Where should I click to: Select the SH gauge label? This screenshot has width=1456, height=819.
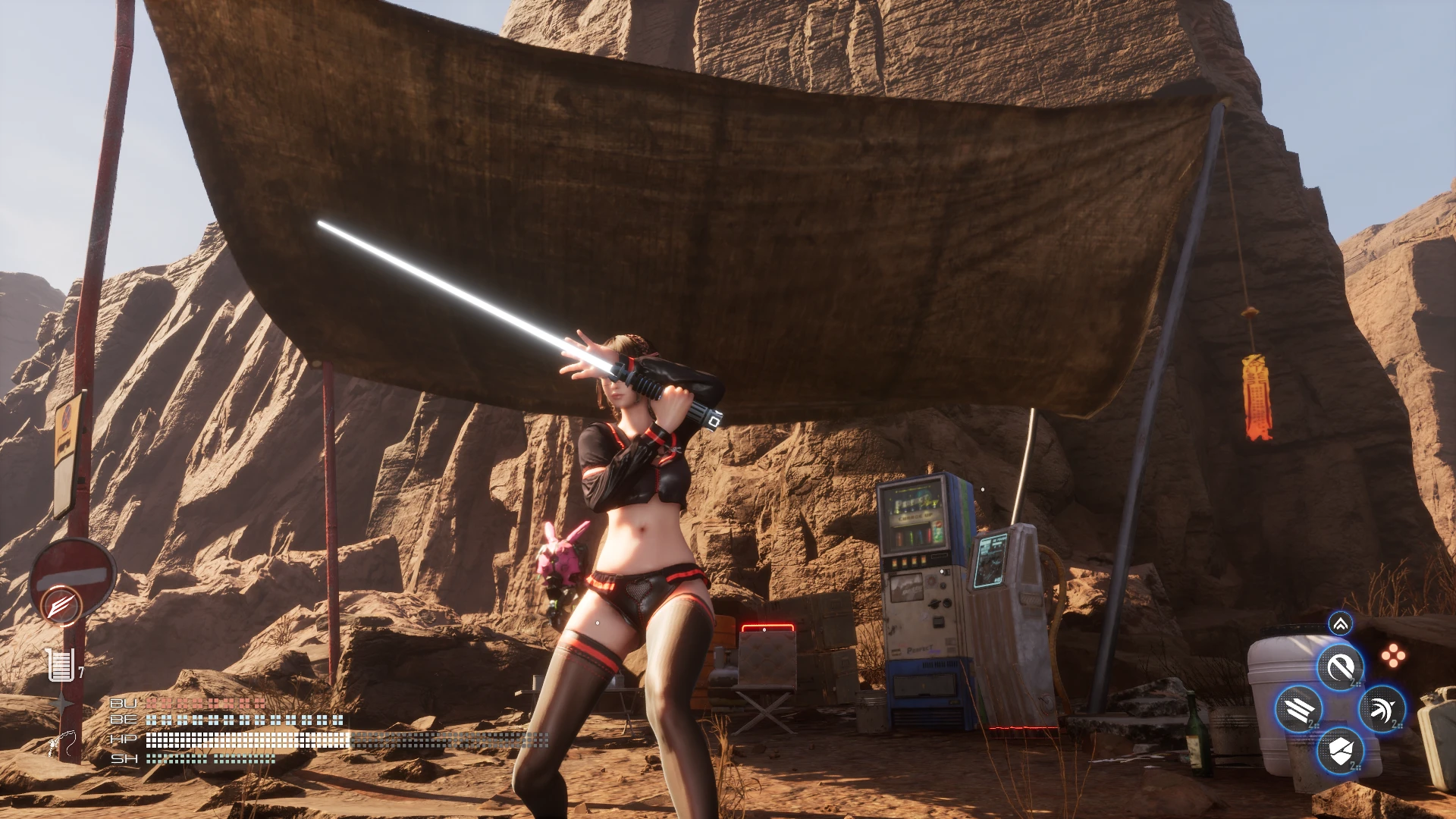pyautogui.click(x=123, y=759)
